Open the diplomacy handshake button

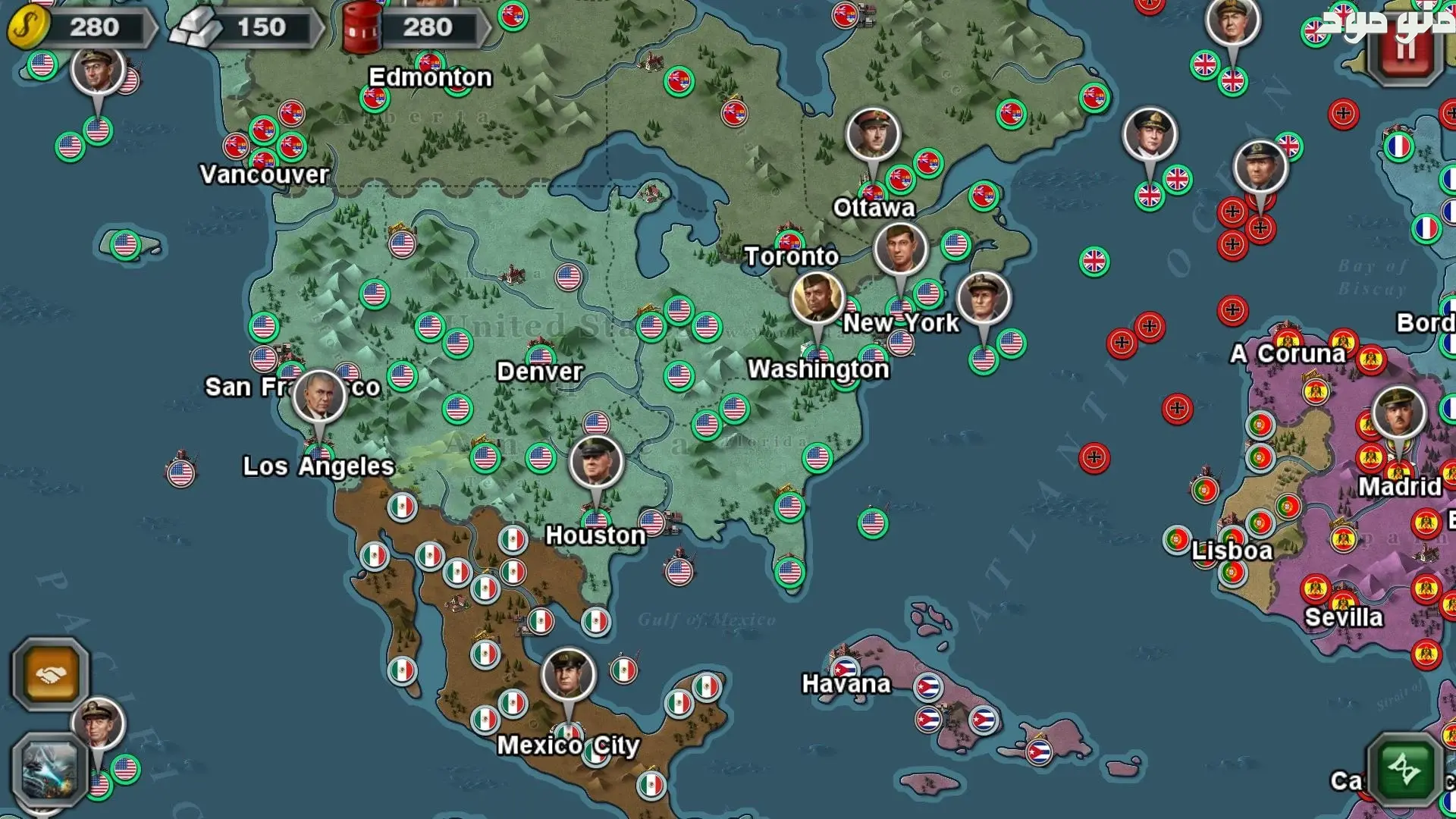coord(50,674)
